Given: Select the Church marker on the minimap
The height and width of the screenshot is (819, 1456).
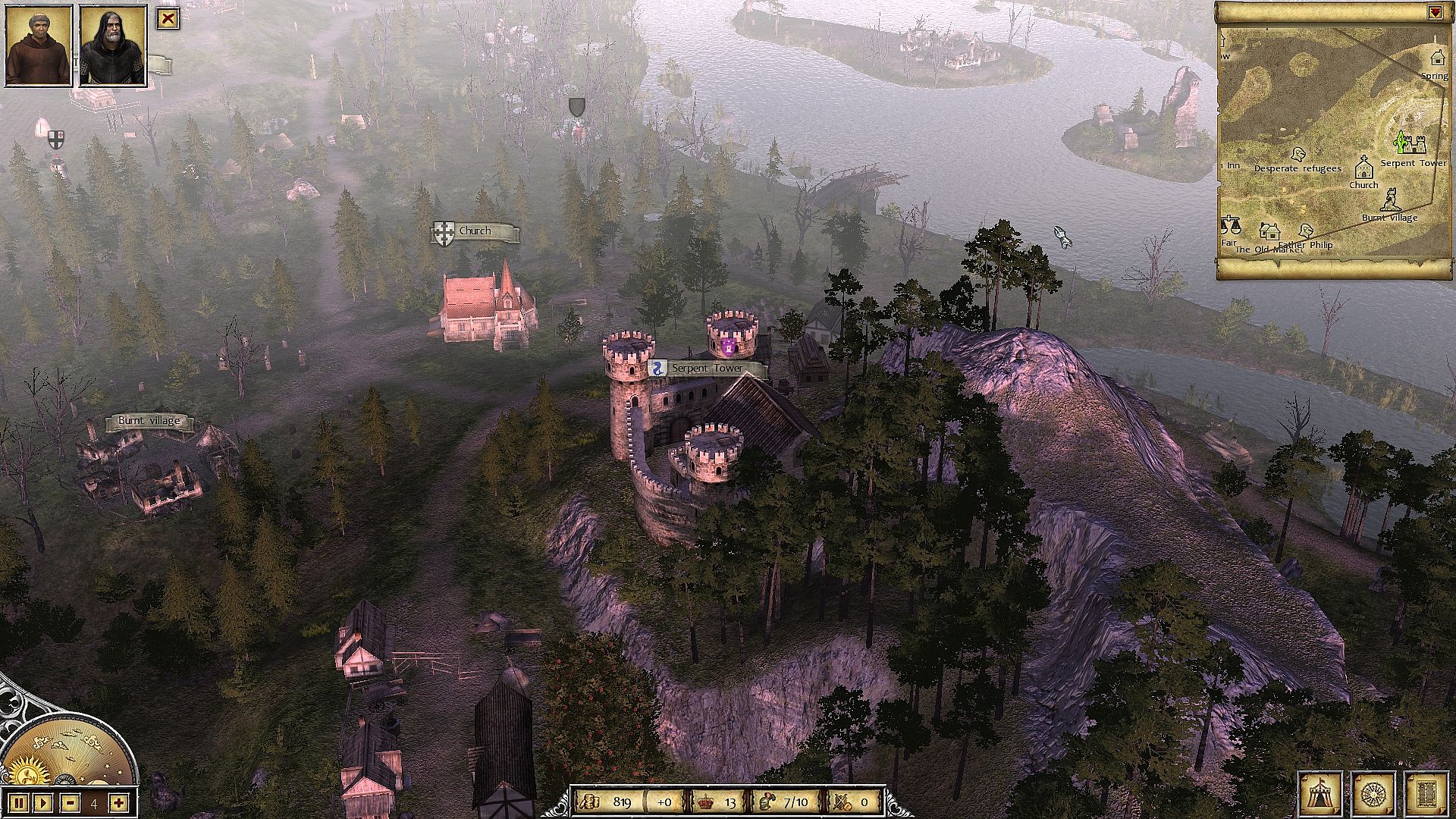Looking at the screenshot, I should (1363, 166).
